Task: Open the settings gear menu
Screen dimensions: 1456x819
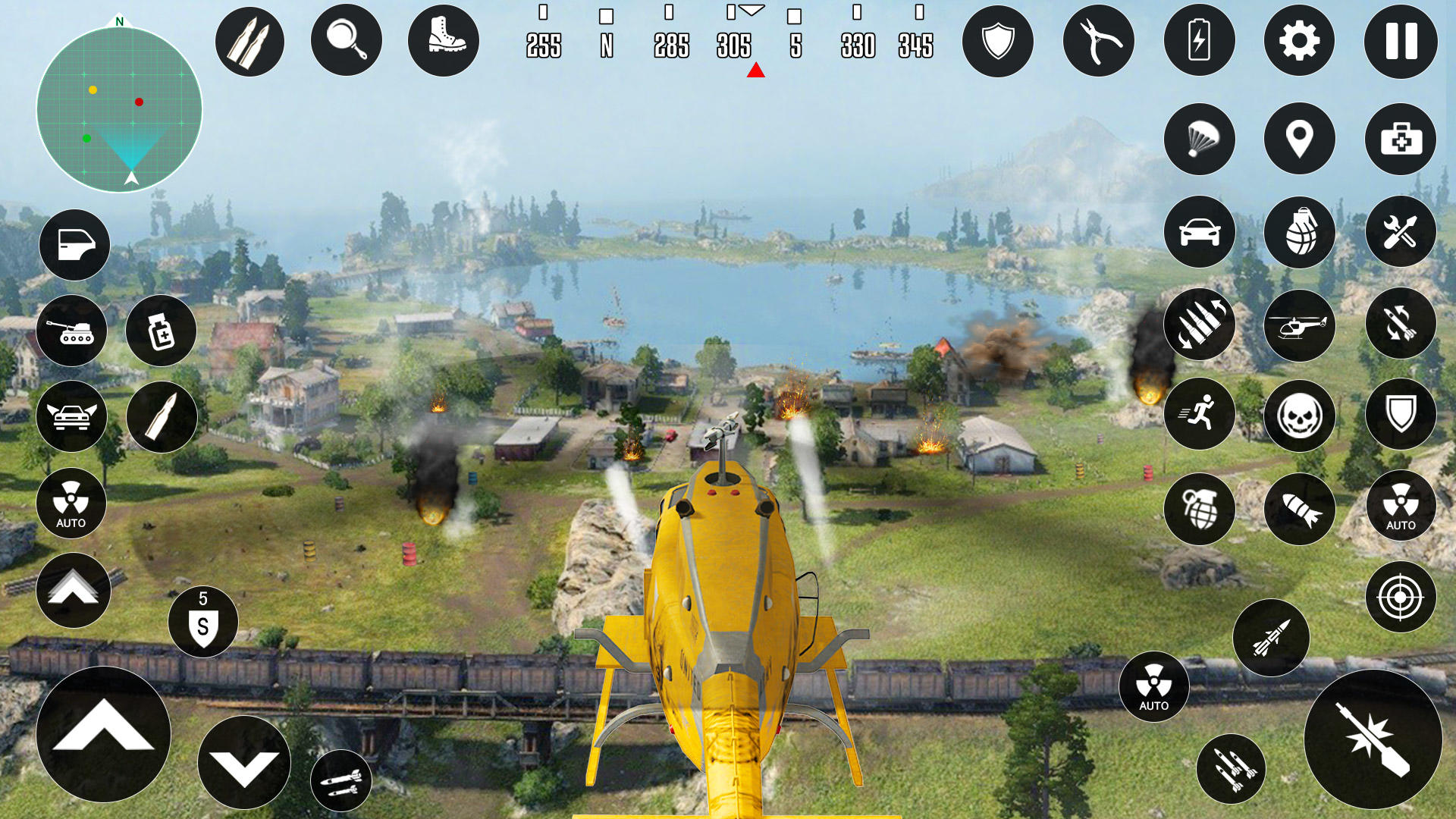Action: (x=1300, y=40)
